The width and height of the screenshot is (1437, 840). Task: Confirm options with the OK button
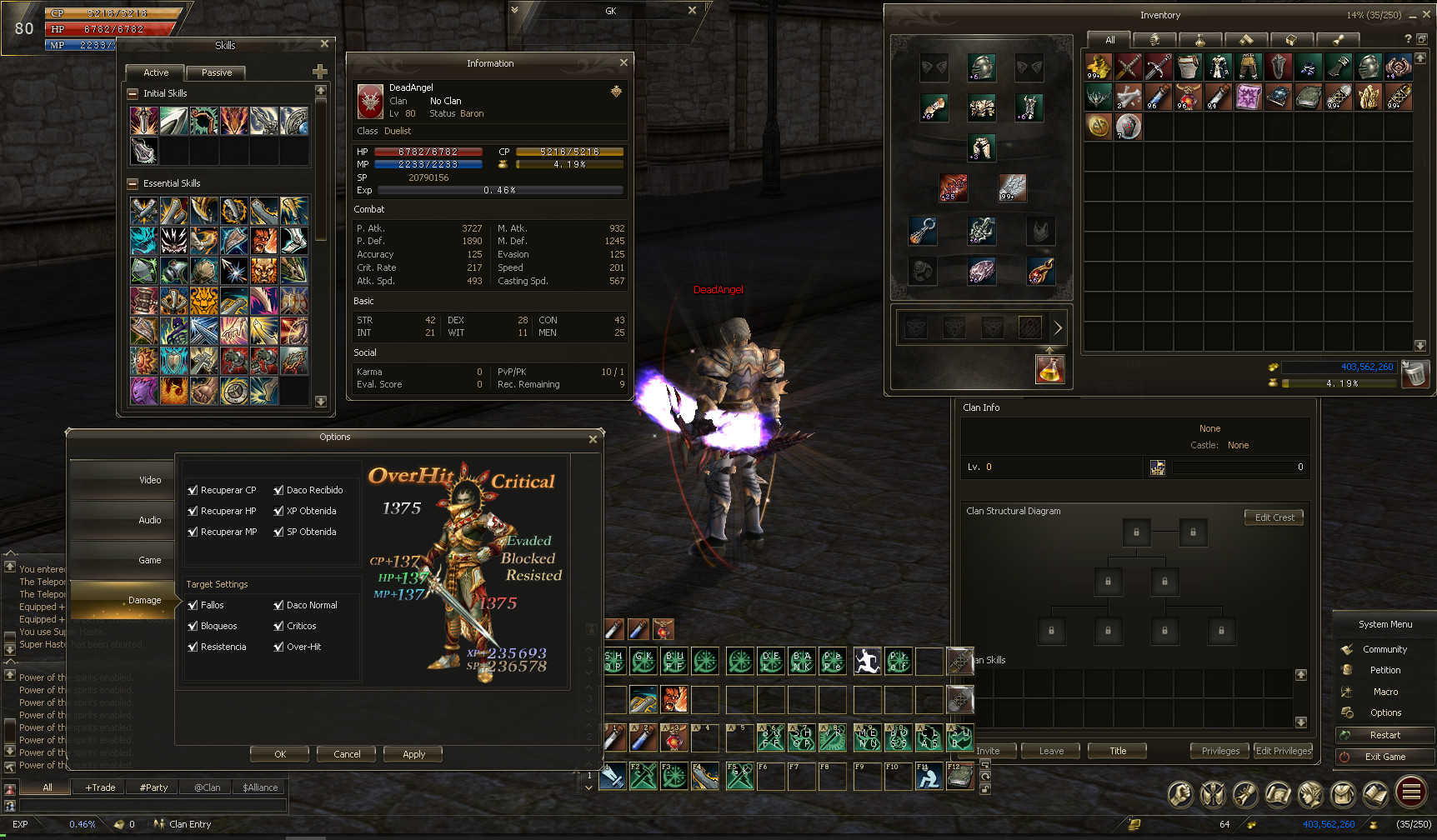coord(280,754)
